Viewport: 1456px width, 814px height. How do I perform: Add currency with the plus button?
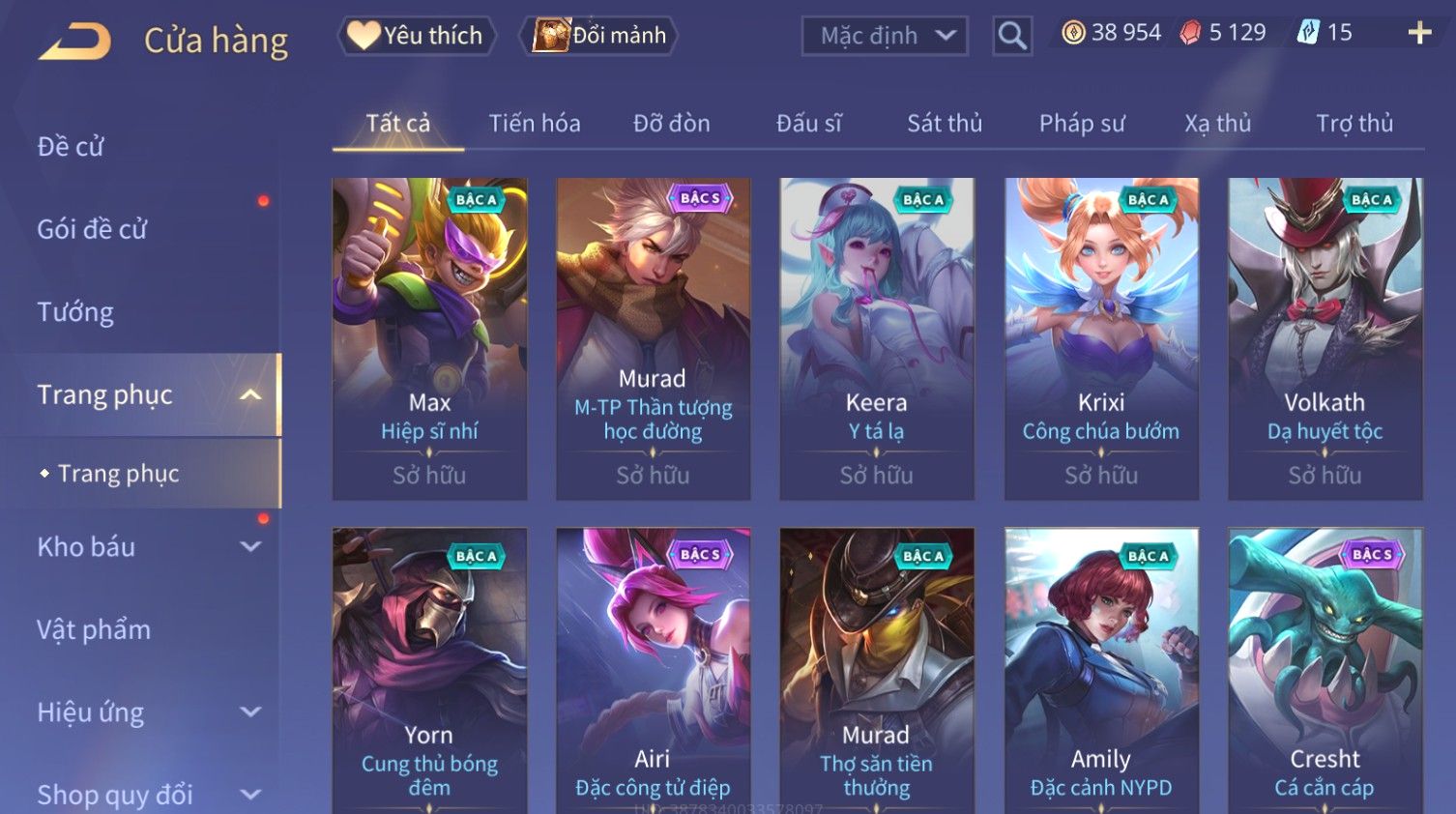(1419, 33)
